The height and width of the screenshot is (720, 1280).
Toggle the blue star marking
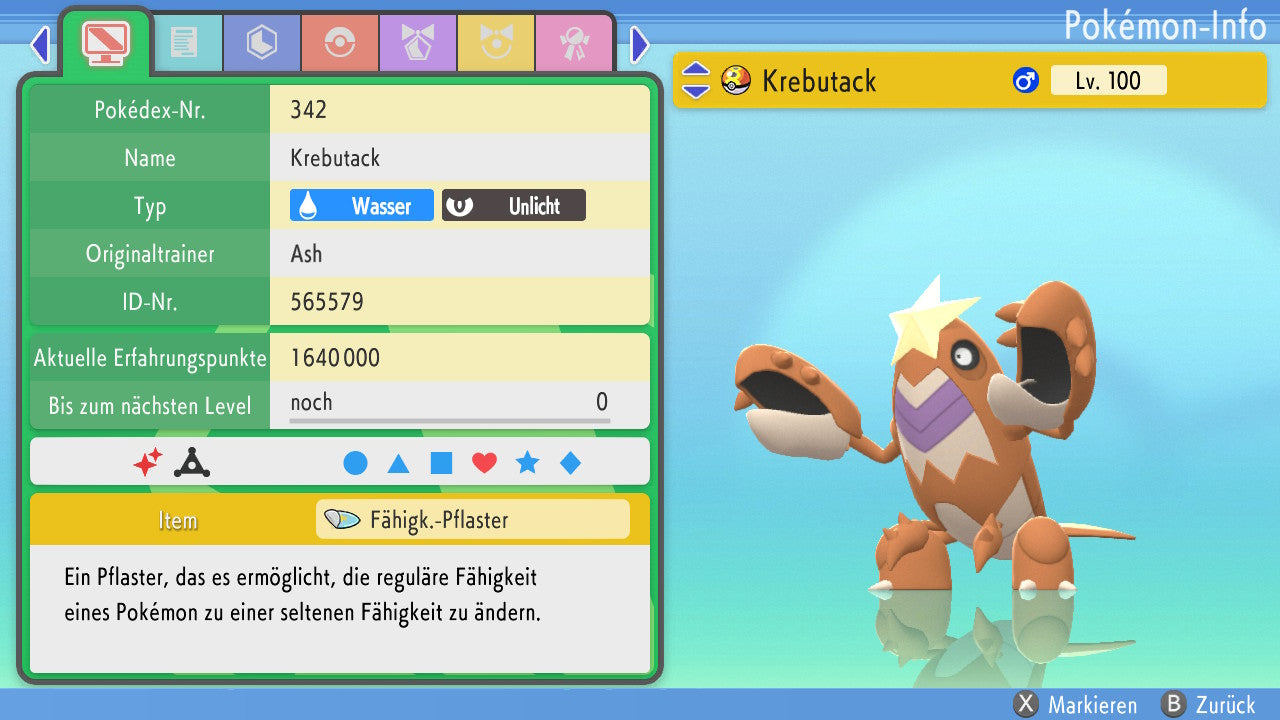point(527,463)
